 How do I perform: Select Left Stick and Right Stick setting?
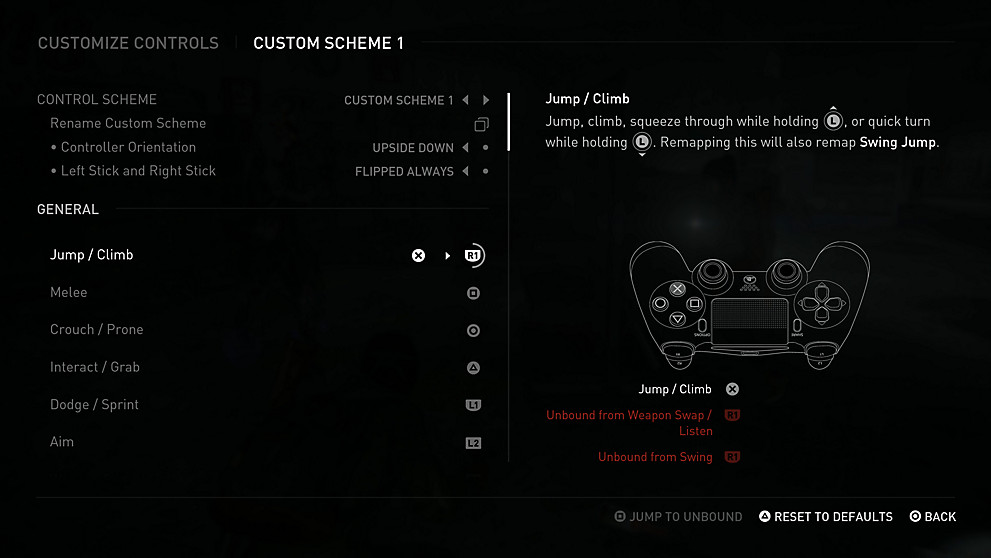tap(138, 171)
